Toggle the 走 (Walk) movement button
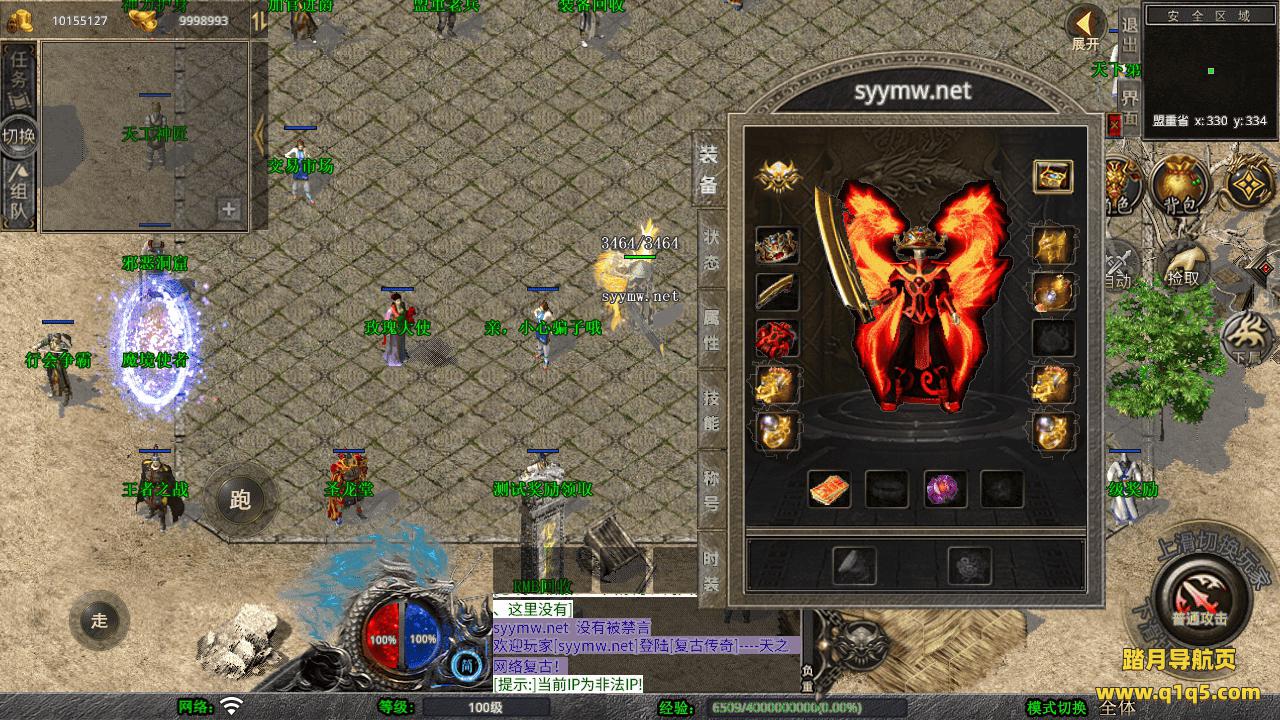Screen dimensions: 1280x720 (x=99, y=619)
